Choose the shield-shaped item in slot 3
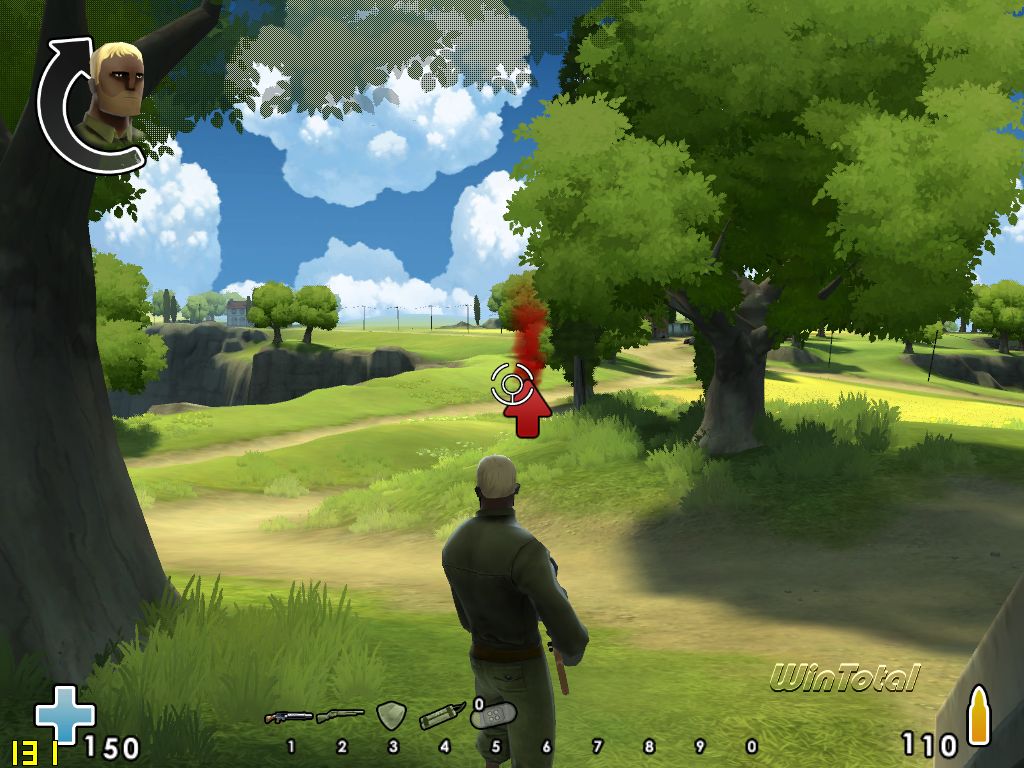1024x768 pixels. [x=390, y=715]
